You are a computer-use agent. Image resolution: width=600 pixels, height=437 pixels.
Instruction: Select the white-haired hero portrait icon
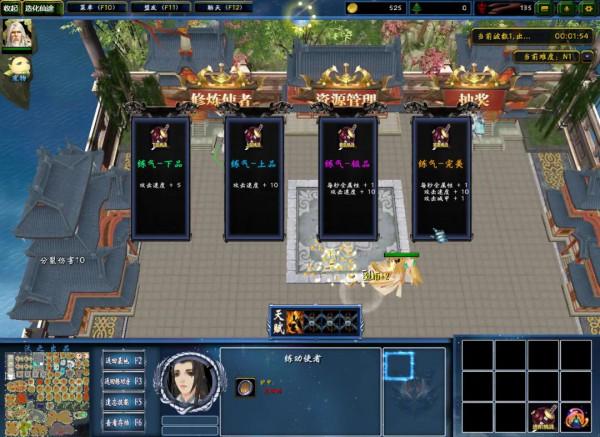[18, 34]
